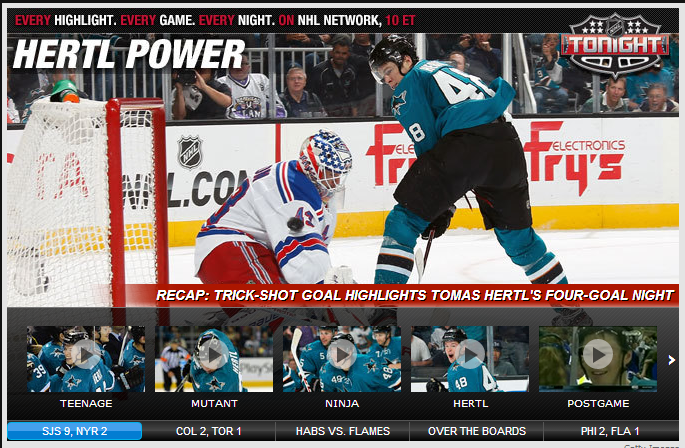Select the SJS 9, NYR 2 tab
Screen dimensions: 685x448
pos(75,431)
